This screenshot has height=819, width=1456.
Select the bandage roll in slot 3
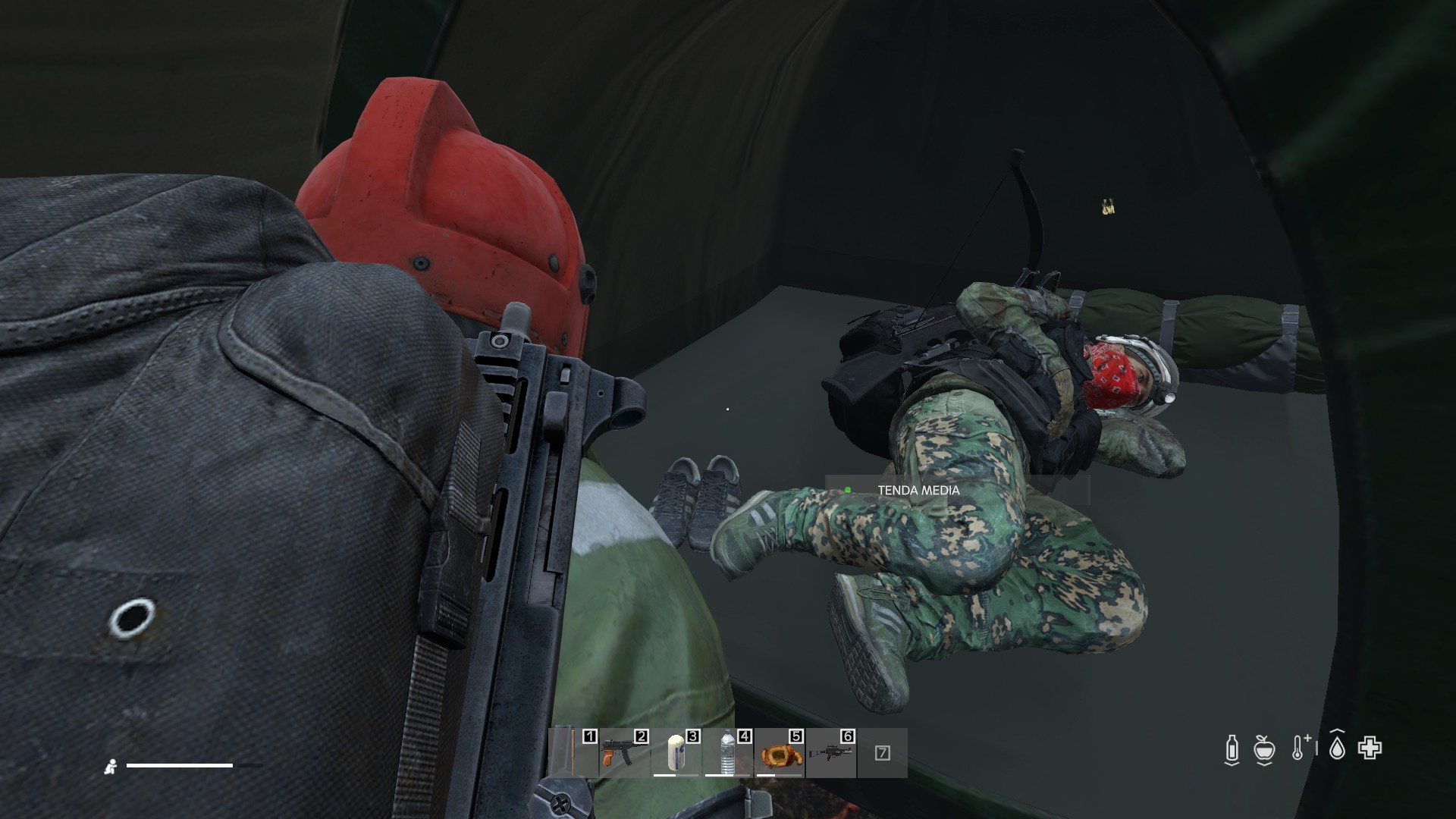coord(675,753)
